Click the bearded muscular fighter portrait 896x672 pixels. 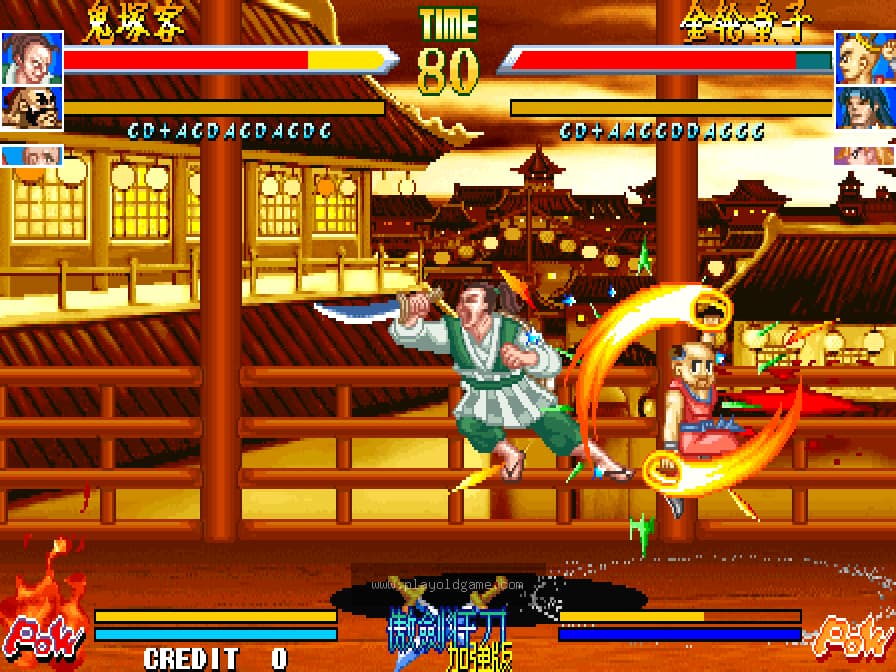point(31,108)
